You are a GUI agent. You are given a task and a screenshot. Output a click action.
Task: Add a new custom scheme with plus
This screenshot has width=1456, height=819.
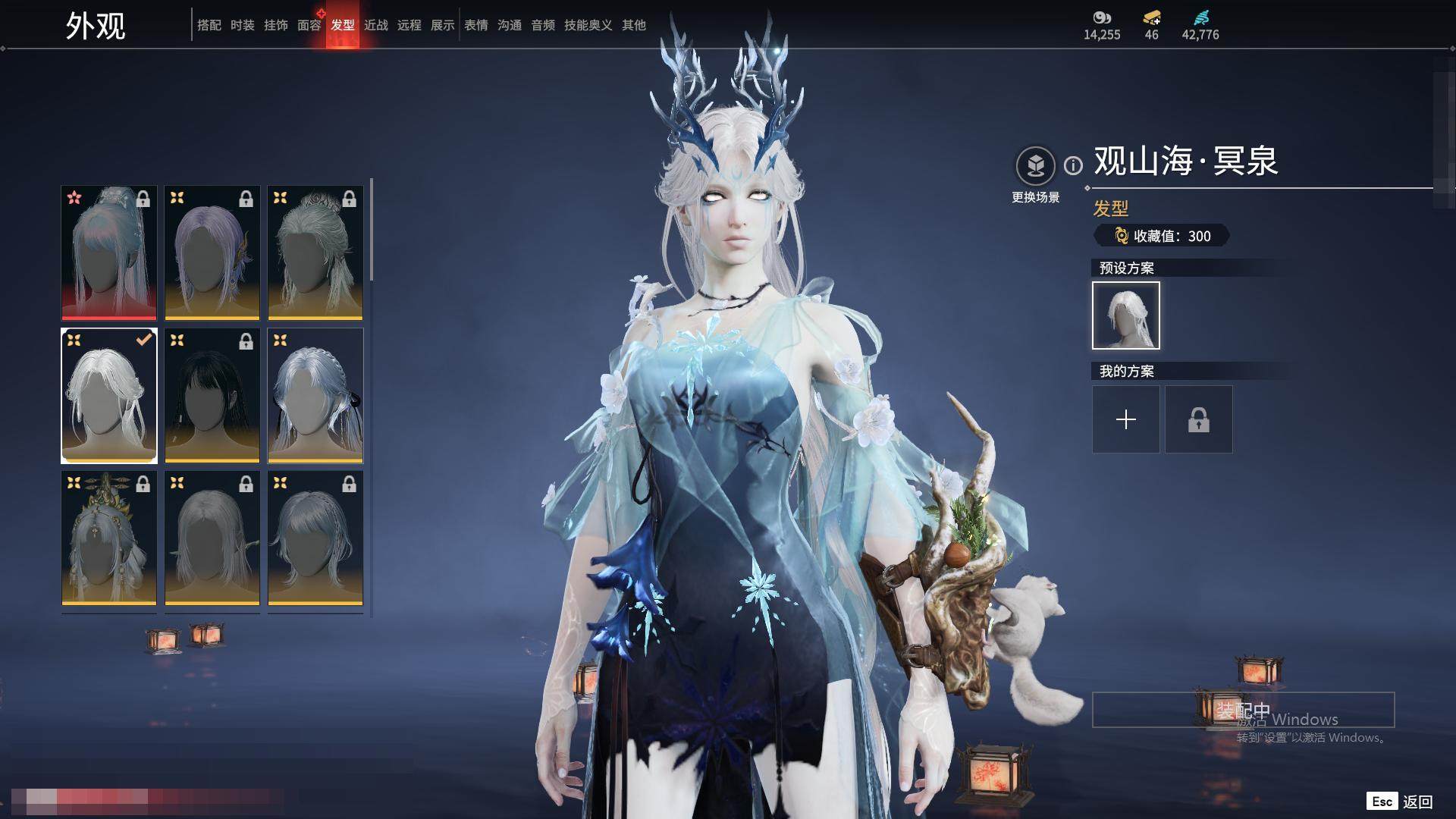point(1125,419)
